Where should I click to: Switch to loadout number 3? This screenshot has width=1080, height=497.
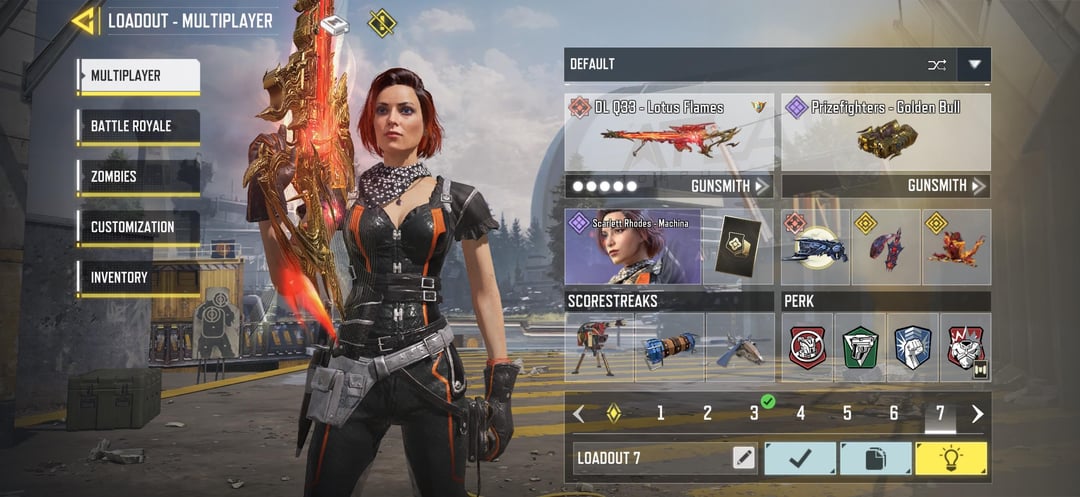[754, 413]
